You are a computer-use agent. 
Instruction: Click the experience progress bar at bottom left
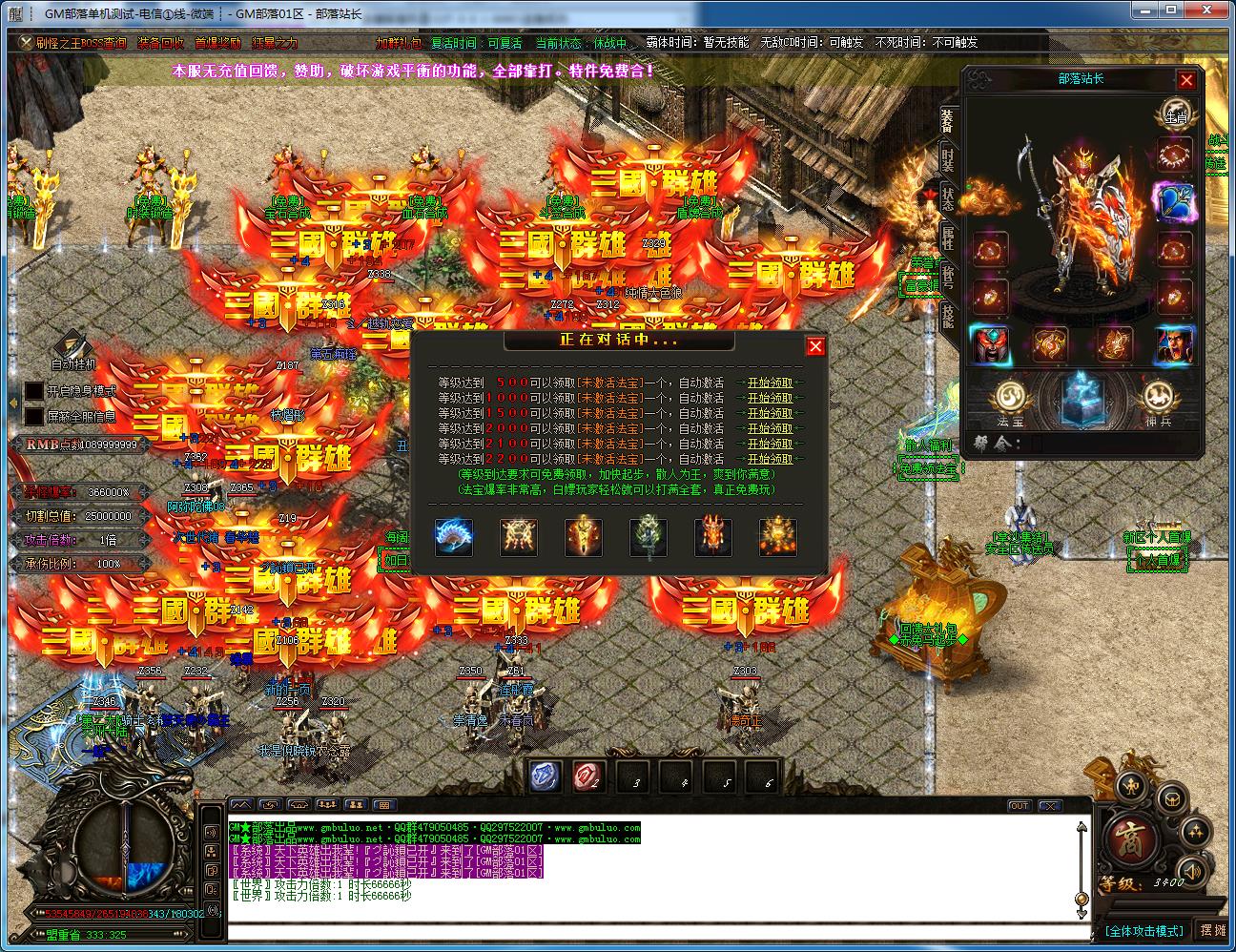[105, 913]
